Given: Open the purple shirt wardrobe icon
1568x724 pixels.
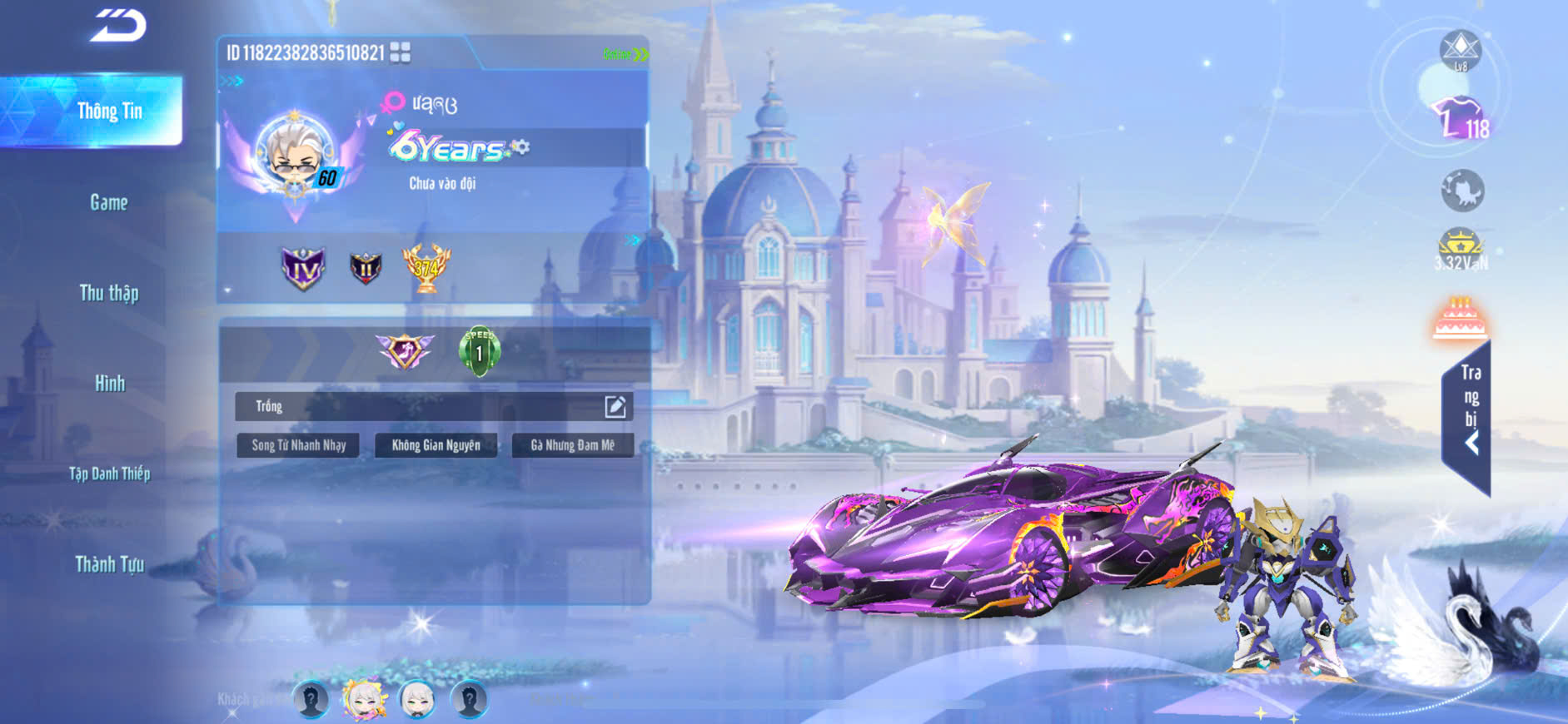Looking at the screenshot, I should pos(1459,118).
